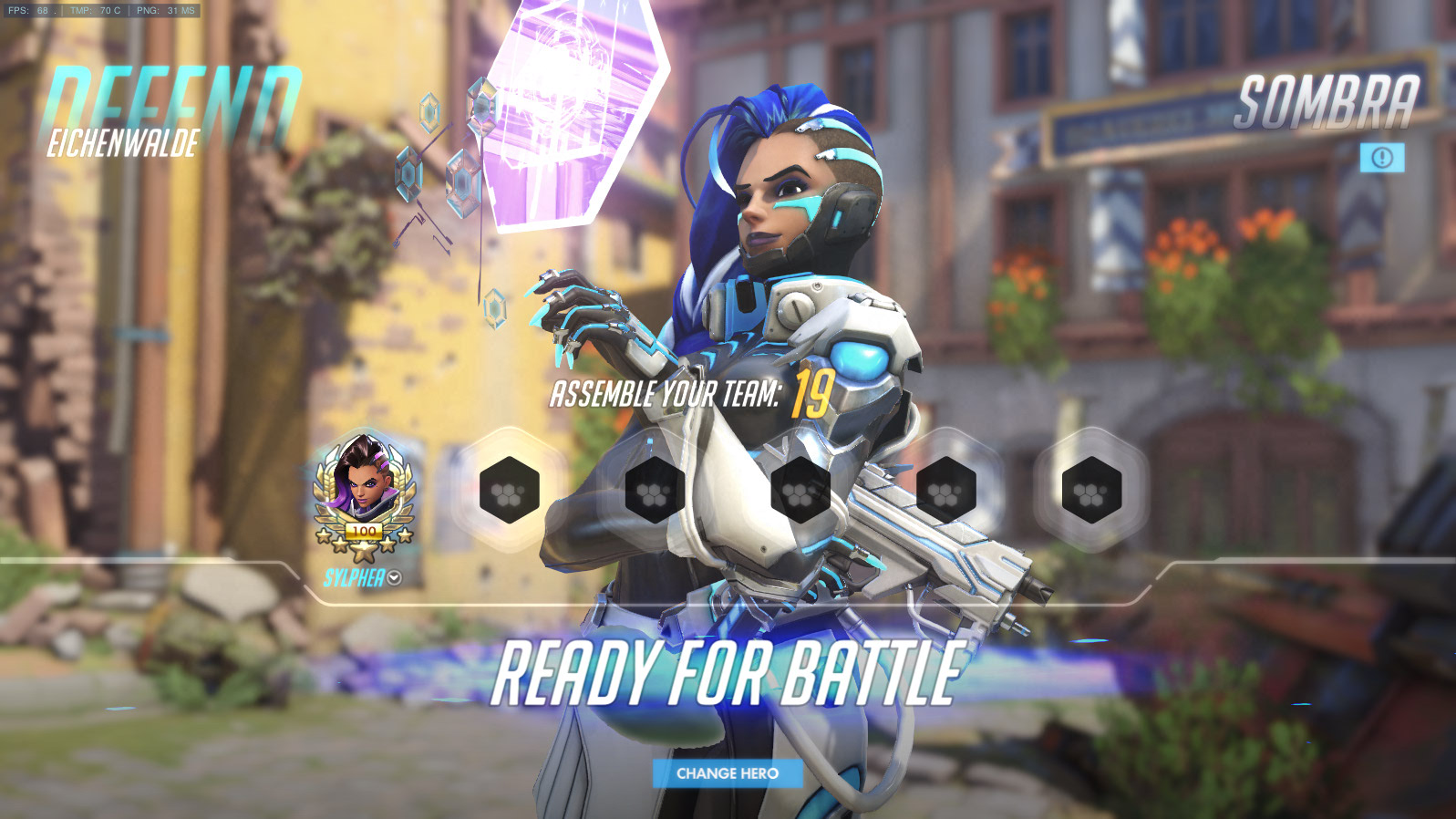The image size is (1456, 819).
Task: Click the Change Hero button
Action: (728, 773)
